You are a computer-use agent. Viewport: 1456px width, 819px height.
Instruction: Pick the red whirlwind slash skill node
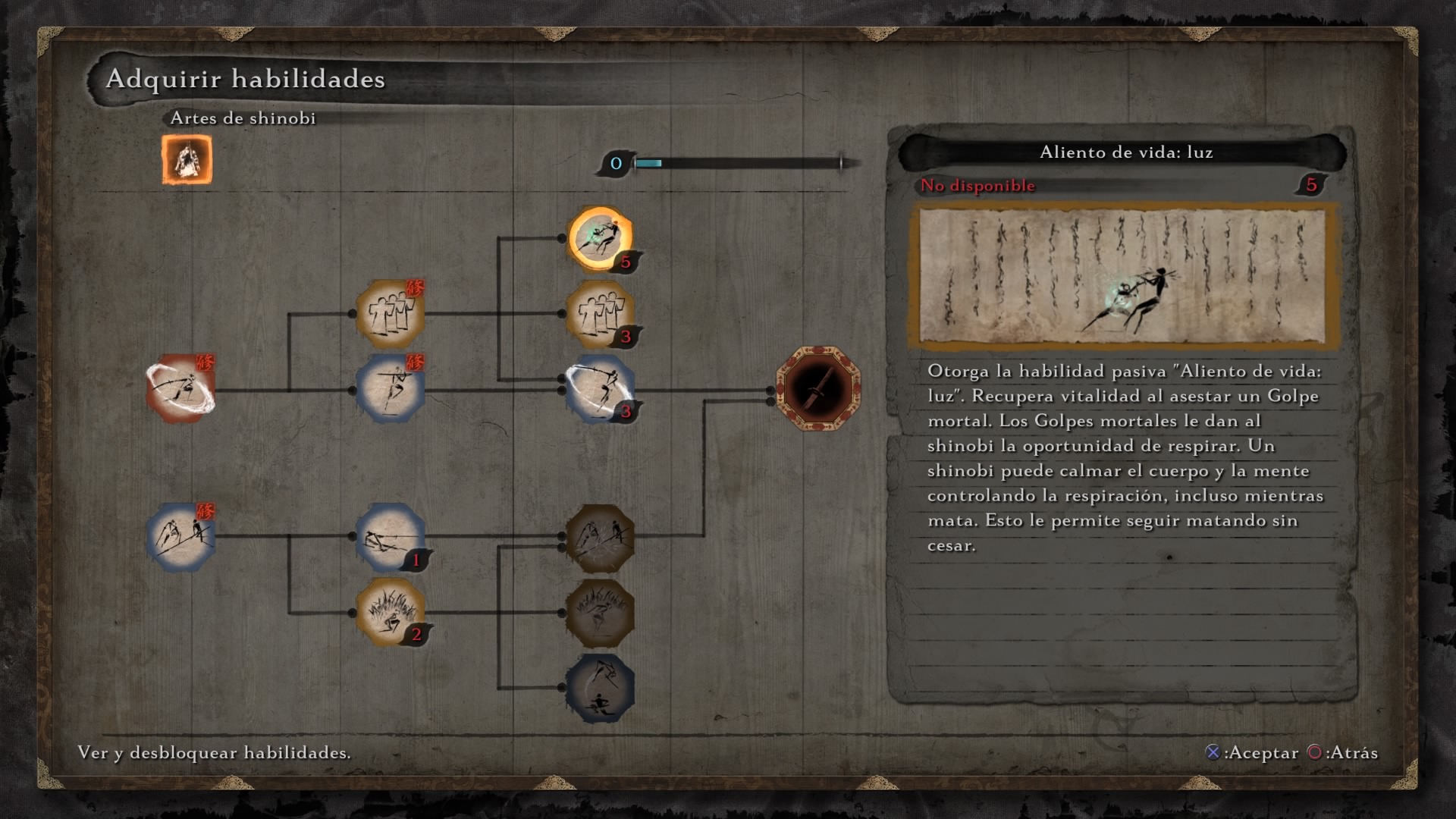coord(181,388)
